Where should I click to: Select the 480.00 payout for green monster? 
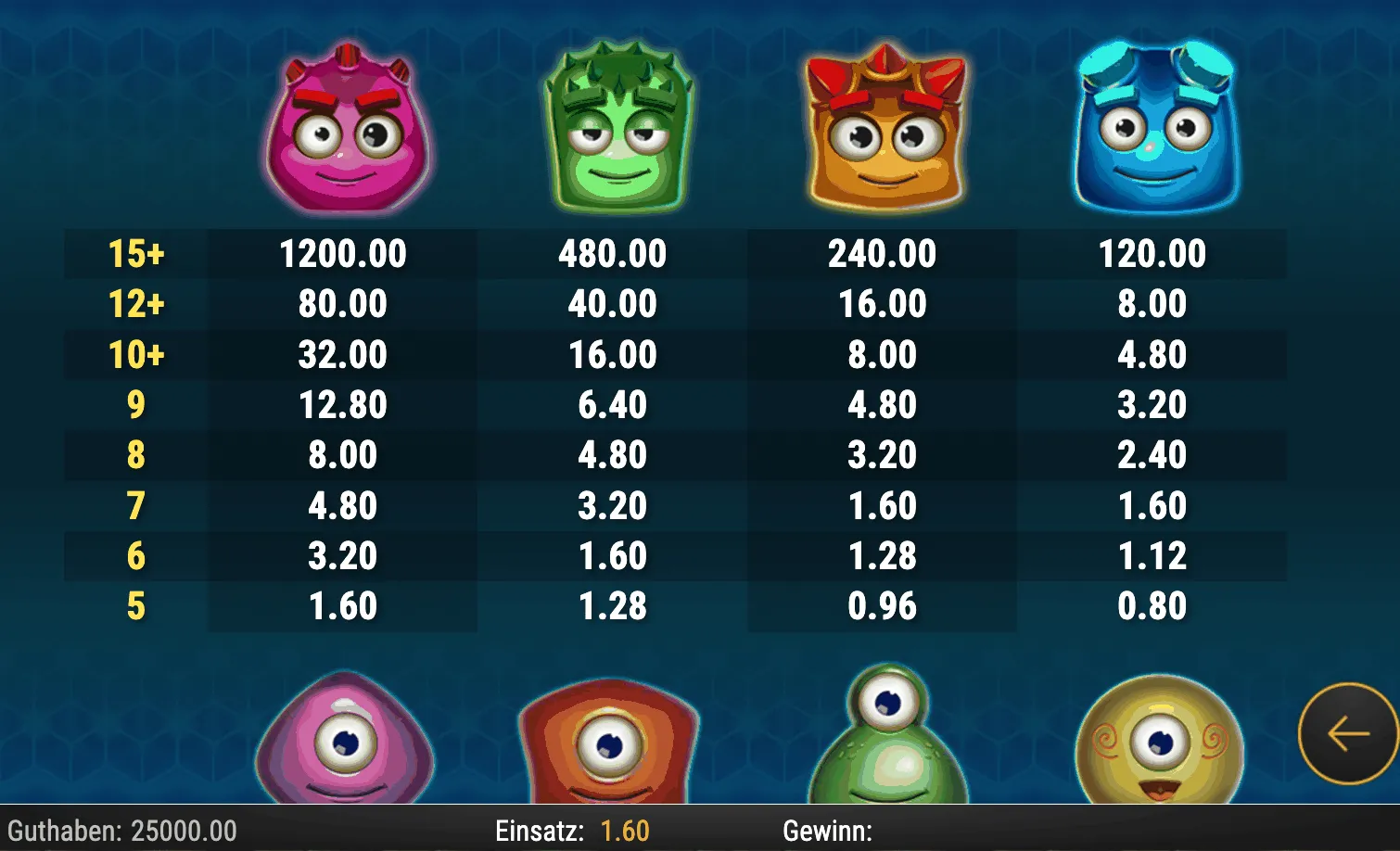click(x=612, y=252)
